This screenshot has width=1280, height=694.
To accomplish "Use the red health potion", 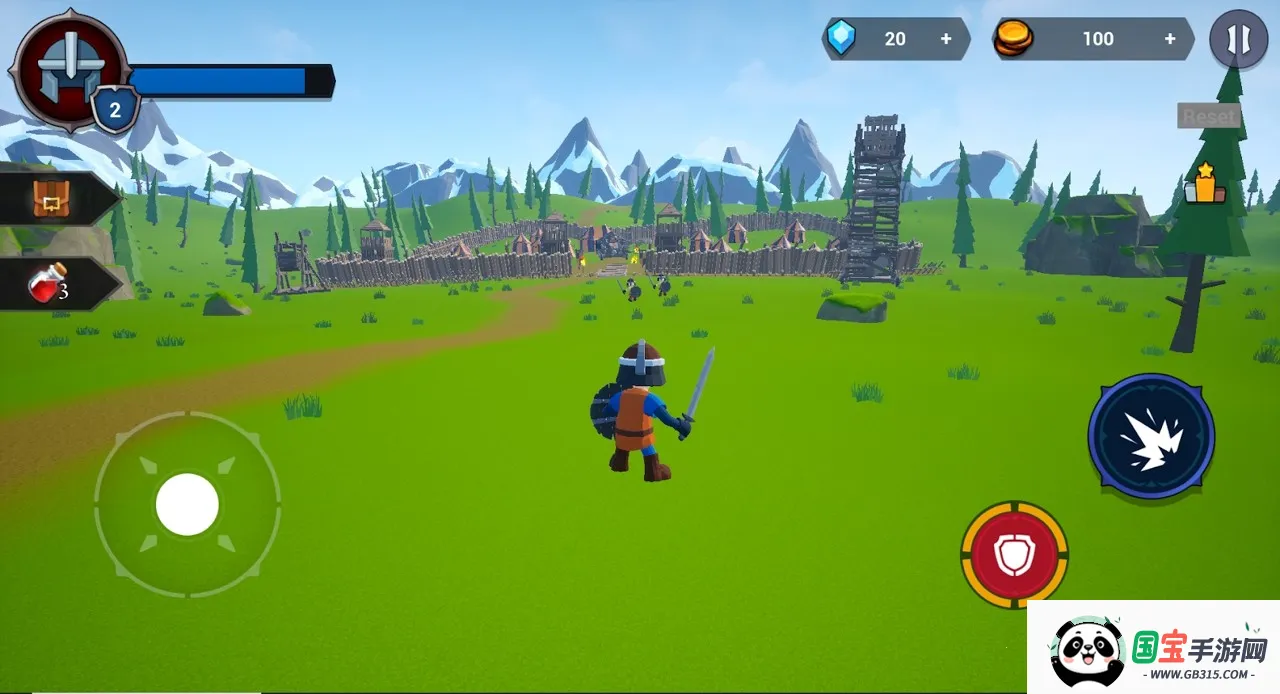I will coord(50,285).
